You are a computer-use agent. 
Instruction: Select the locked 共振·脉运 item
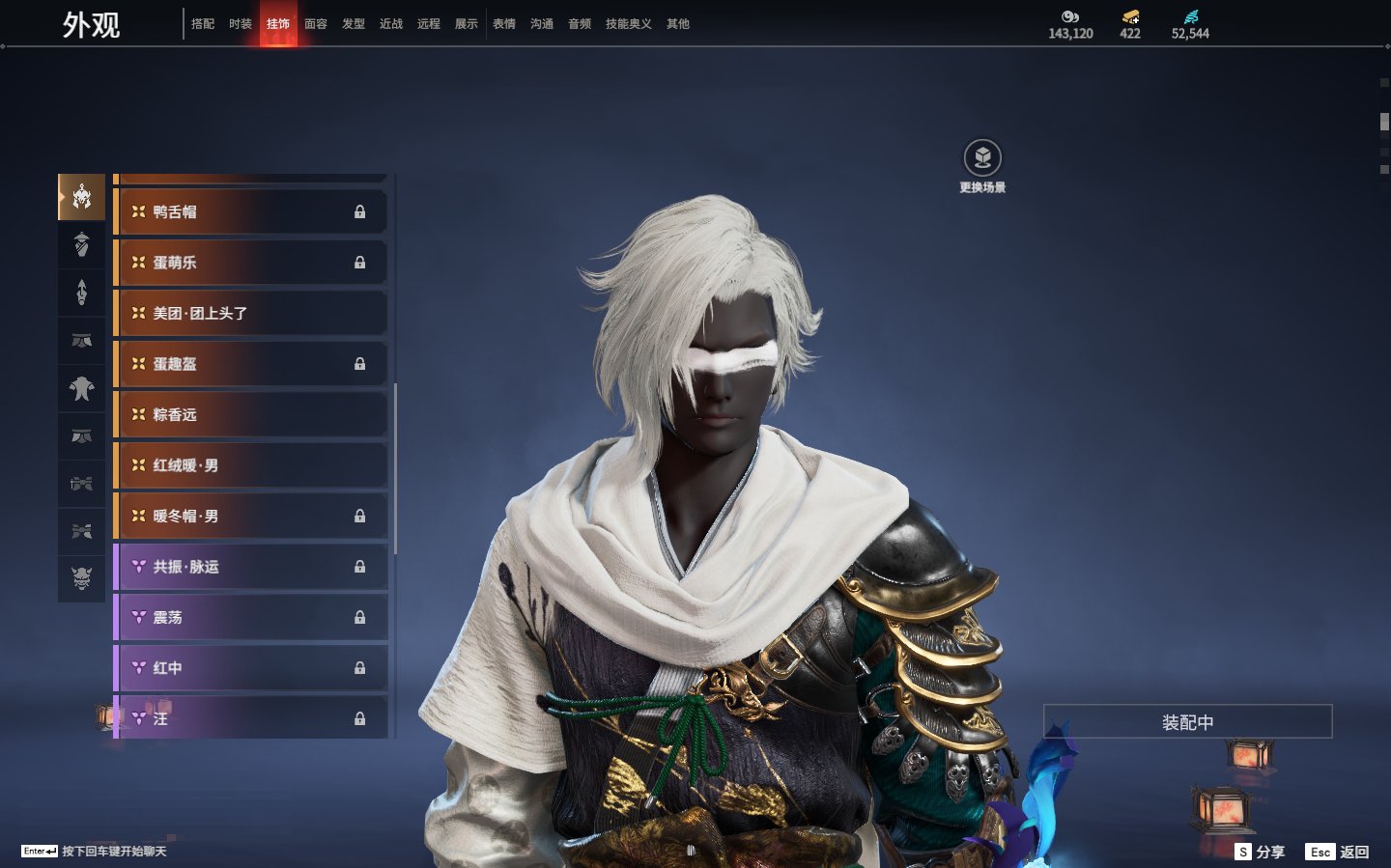pyautogui.click(x=251, y=567)
